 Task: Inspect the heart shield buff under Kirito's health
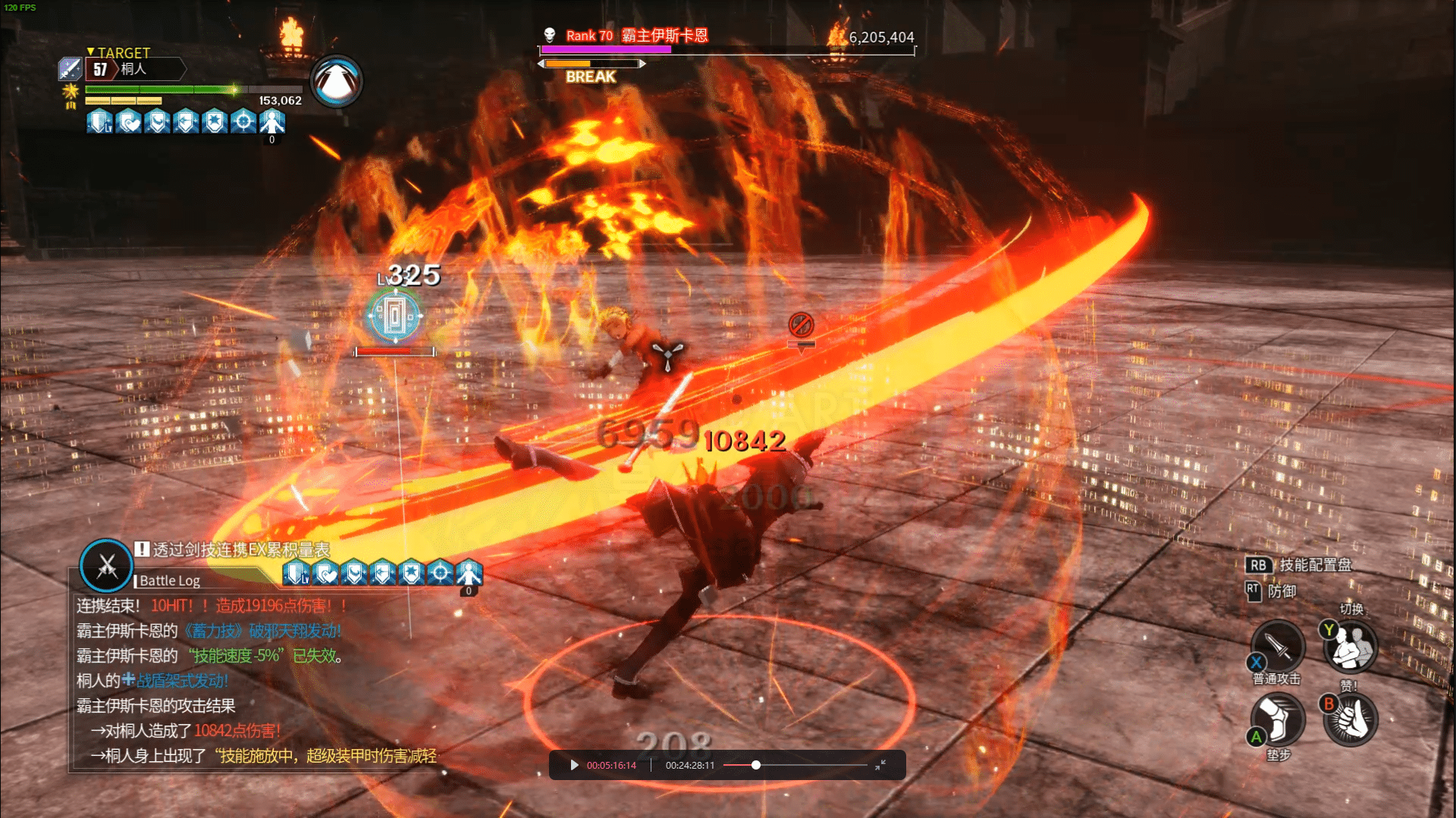(129, 121)
